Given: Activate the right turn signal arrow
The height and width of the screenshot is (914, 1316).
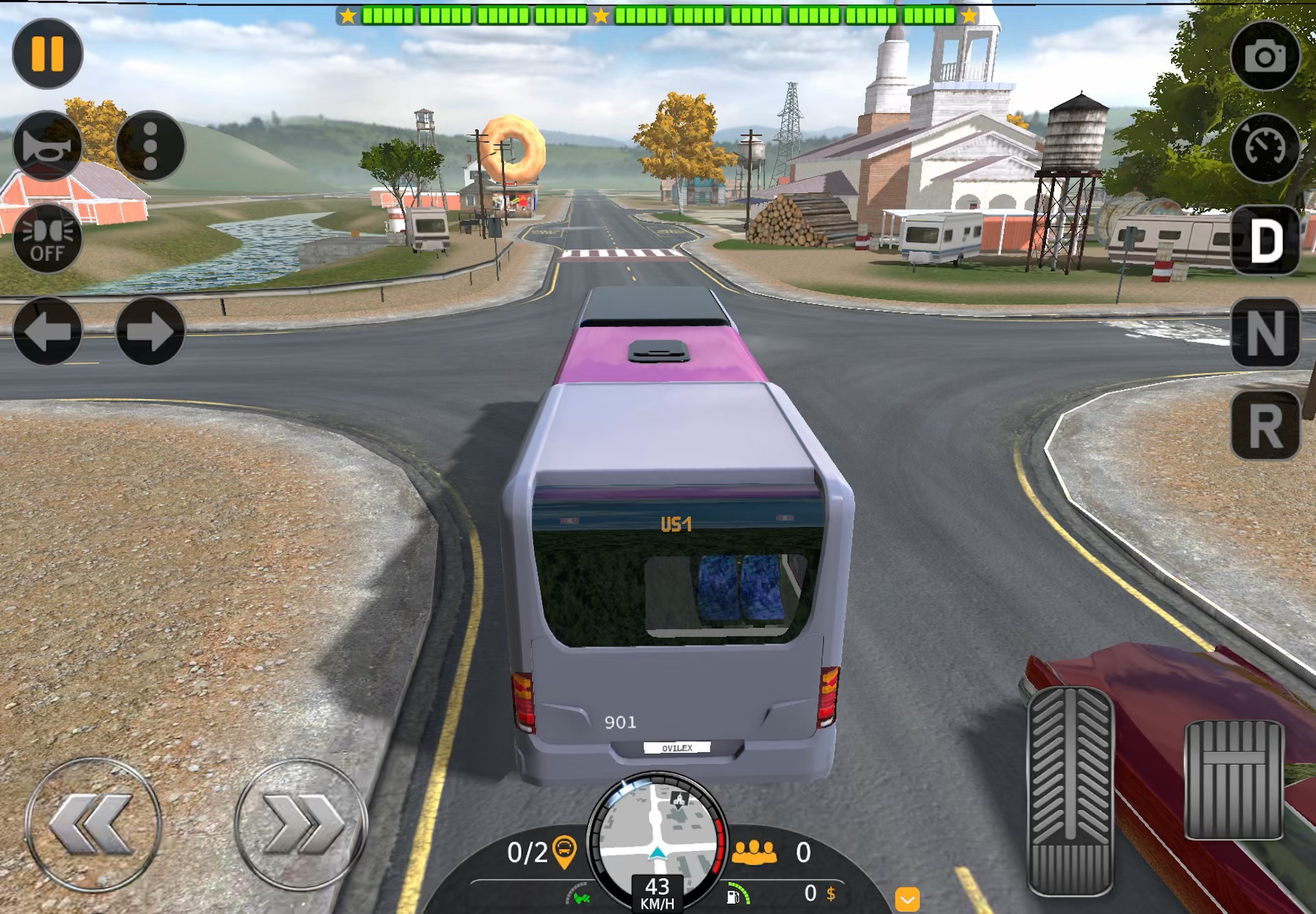Looking at the screenshot, I should 150,331.
